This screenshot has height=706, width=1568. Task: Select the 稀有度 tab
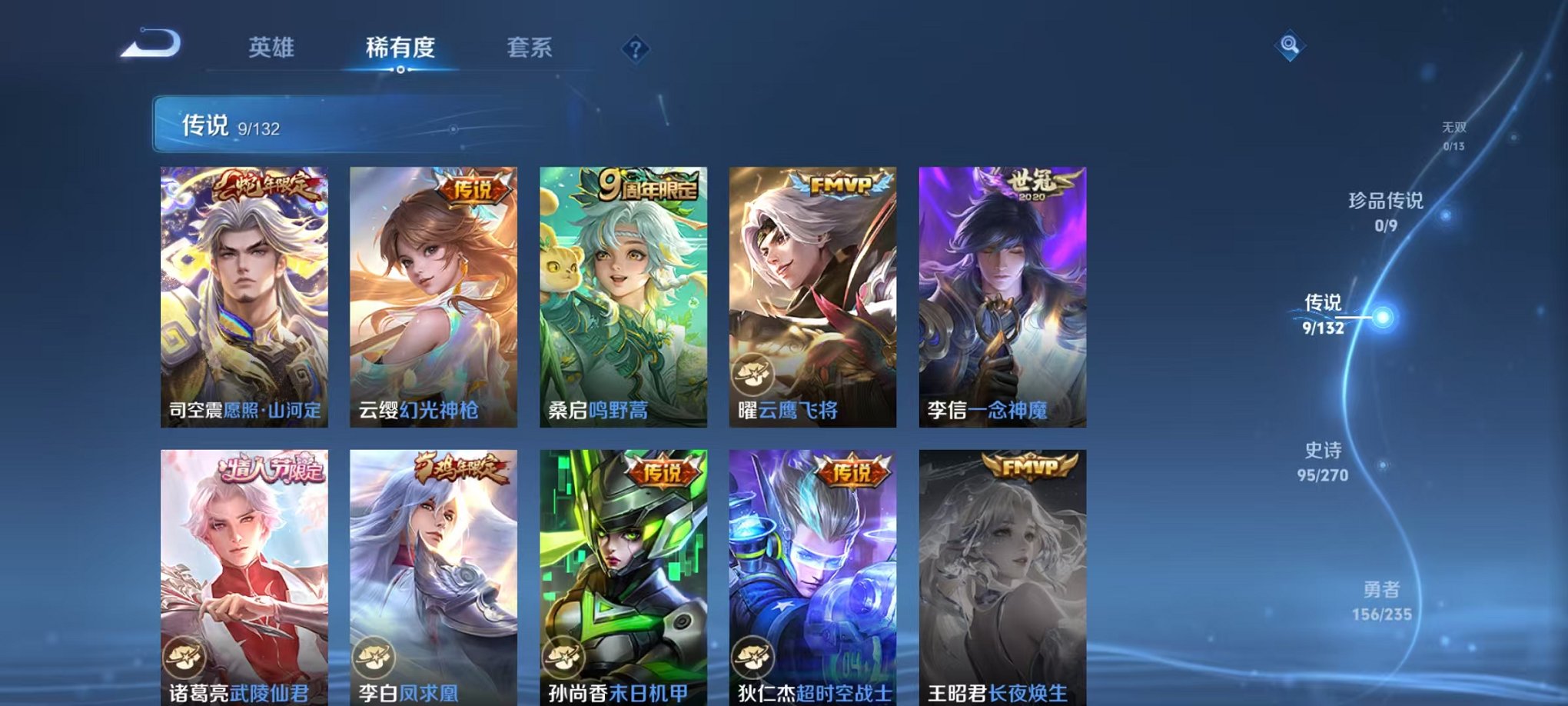[401, 48]
